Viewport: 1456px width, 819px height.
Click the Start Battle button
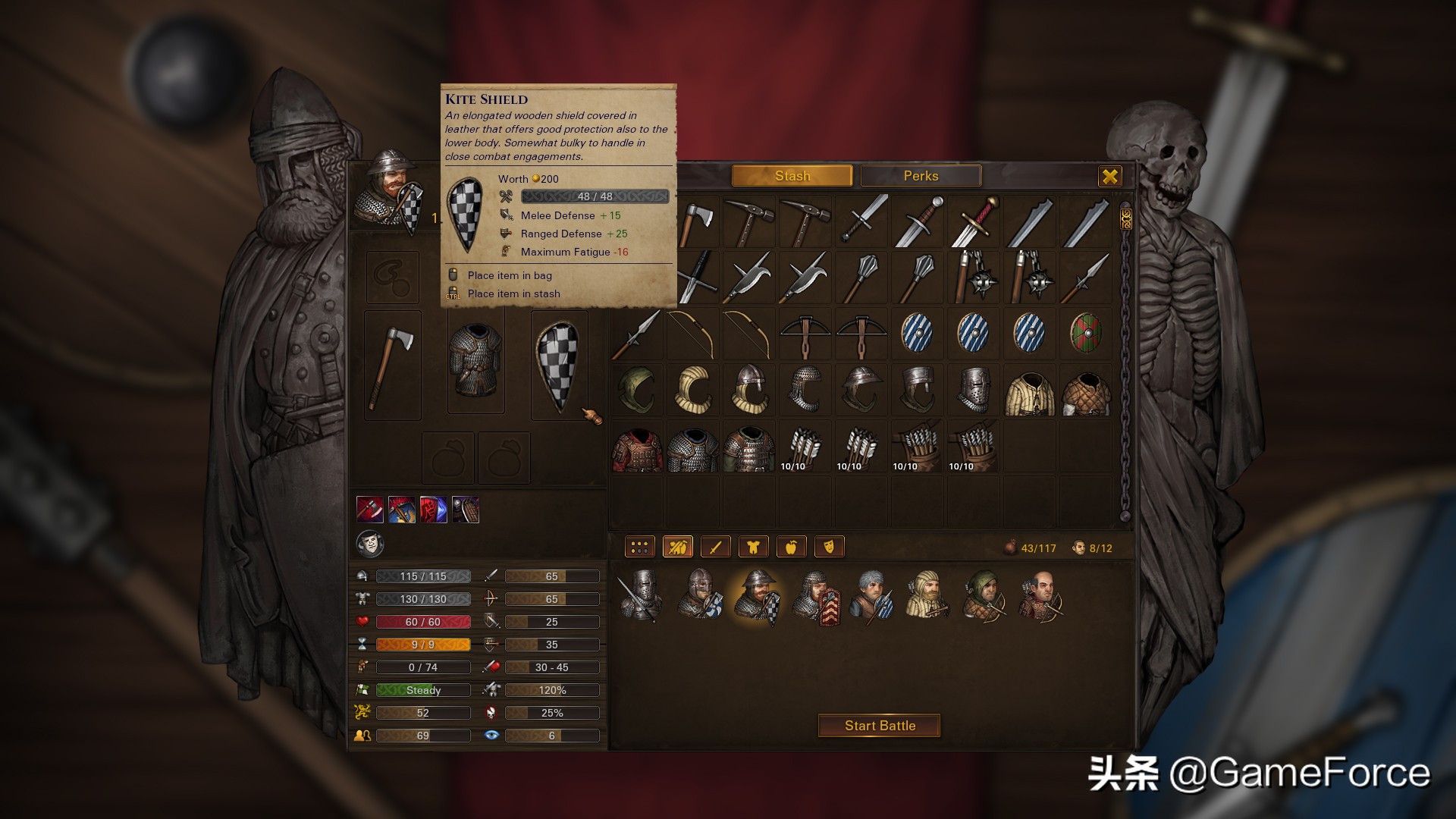(880, 726)
